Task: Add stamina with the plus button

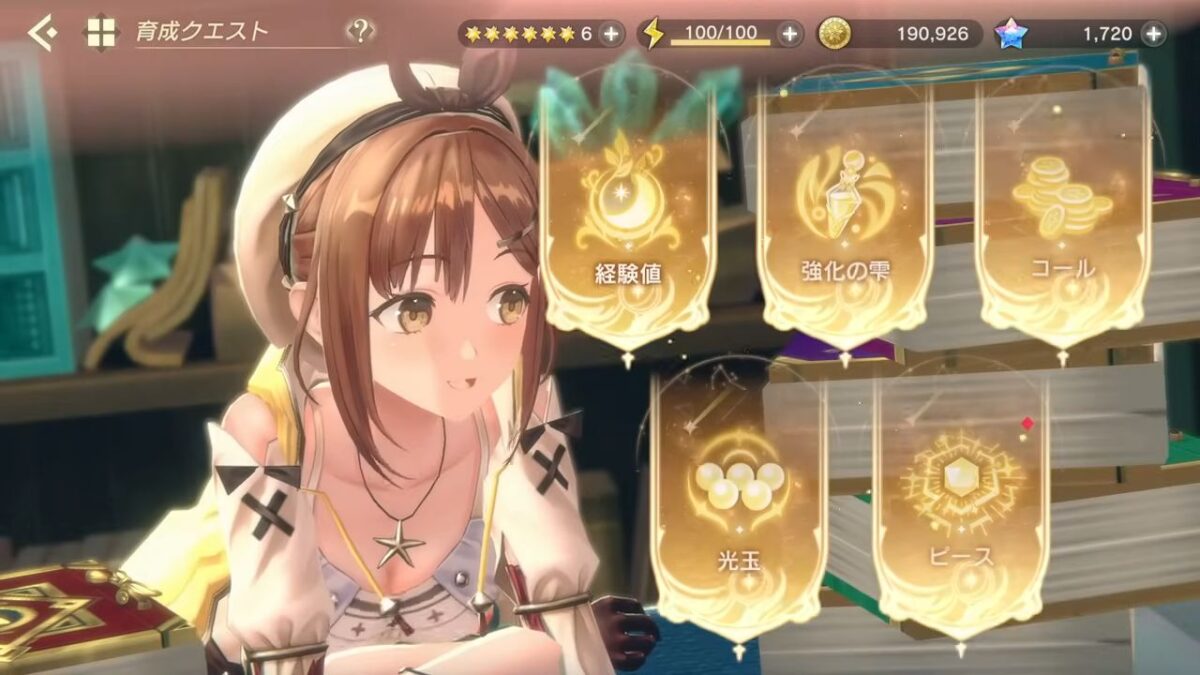Action: coord(790,34)
